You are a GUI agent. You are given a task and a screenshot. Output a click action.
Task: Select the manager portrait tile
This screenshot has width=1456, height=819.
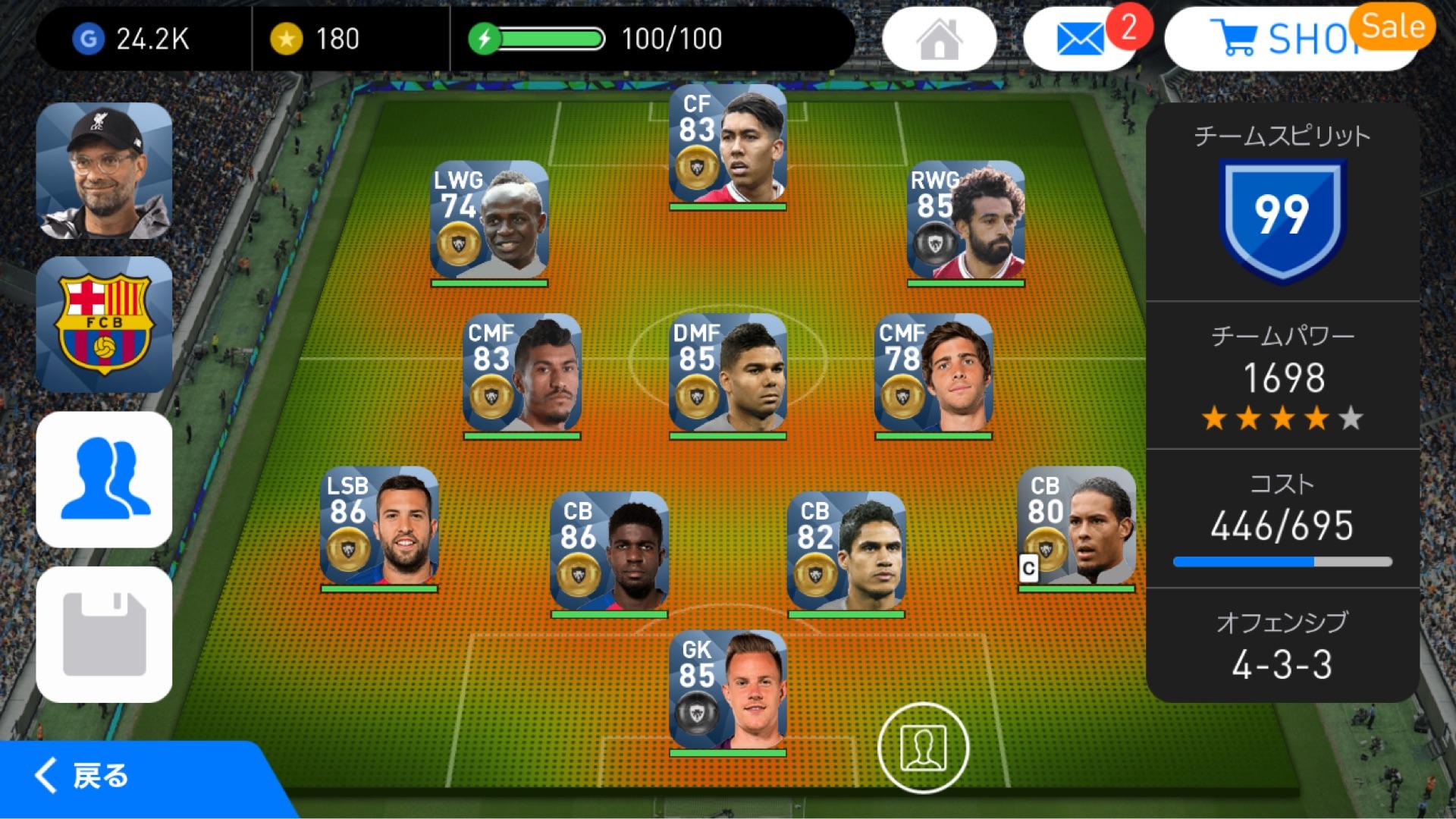pos(105,171)
